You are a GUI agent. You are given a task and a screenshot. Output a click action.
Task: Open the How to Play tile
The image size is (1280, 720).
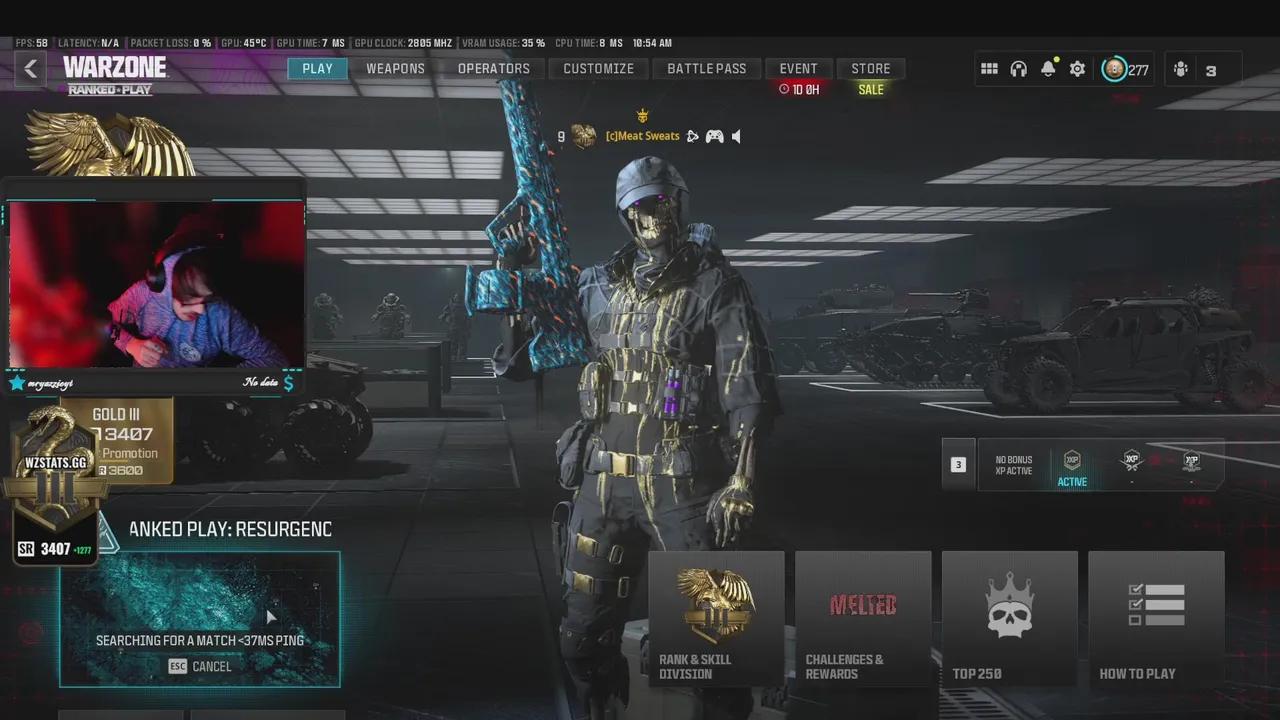point(1156,618)
